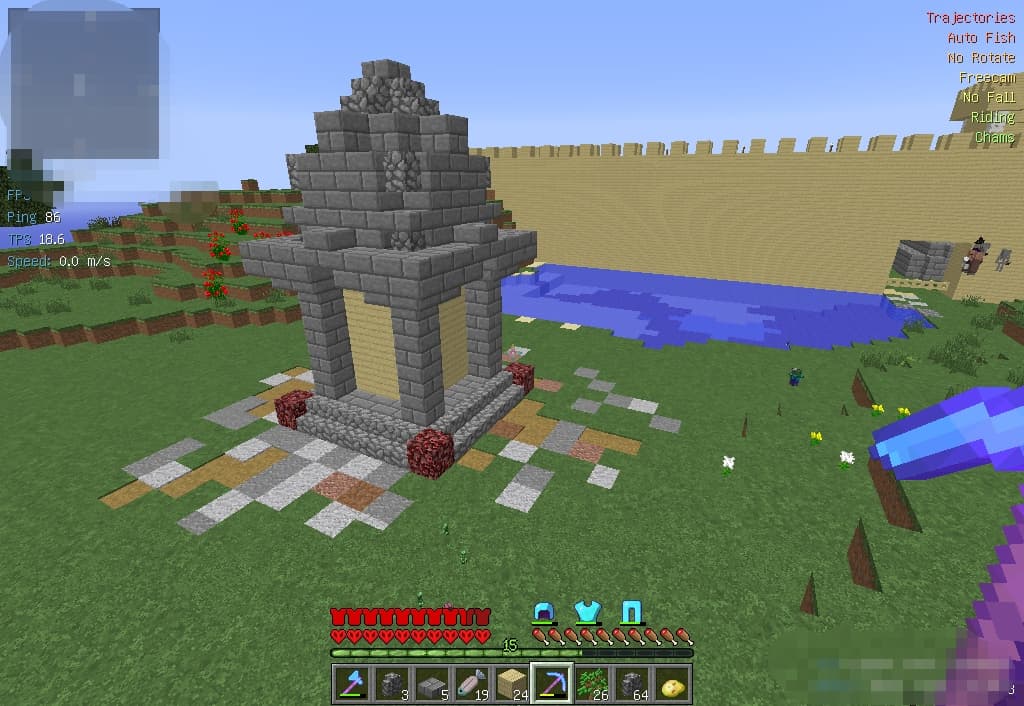Select the diamond axe hotbar slot

coord(351,684)
